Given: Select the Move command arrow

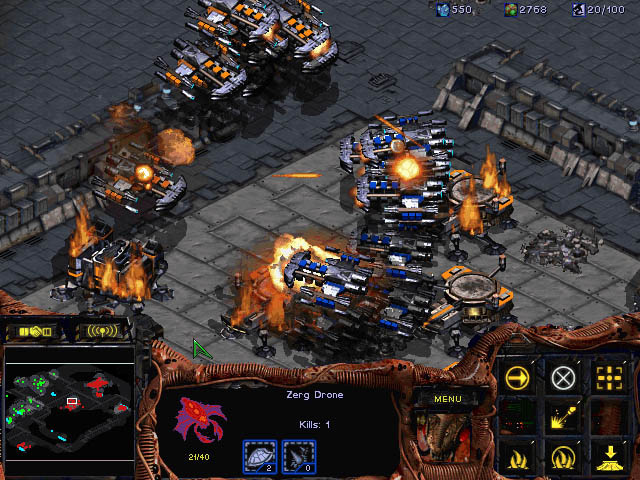Looking at the screenshot, I should click(x=518, y=378).
